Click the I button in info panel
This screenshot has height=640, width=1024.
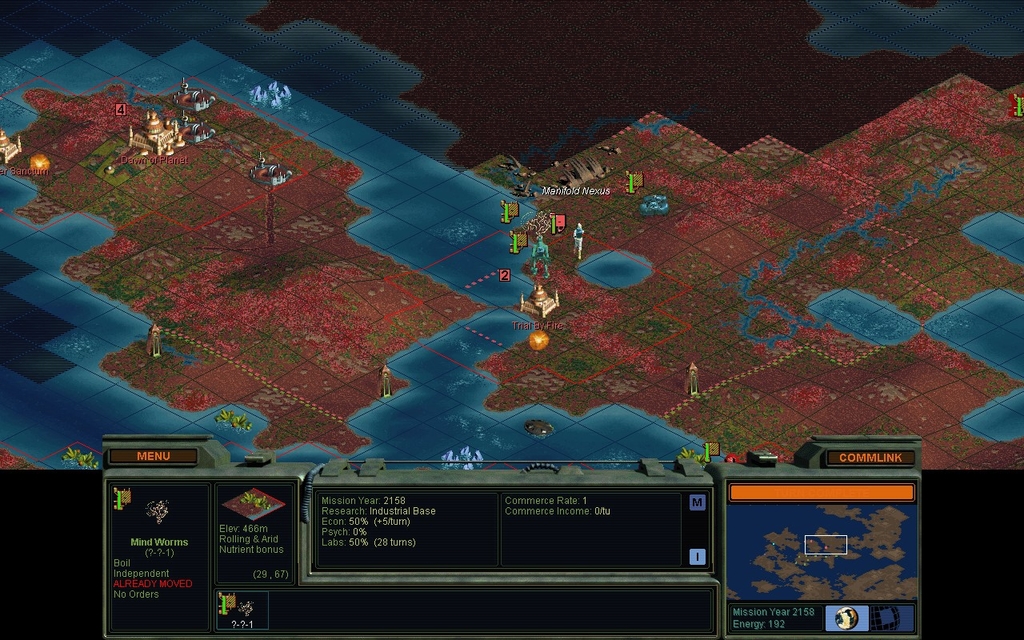click(697, 557)
